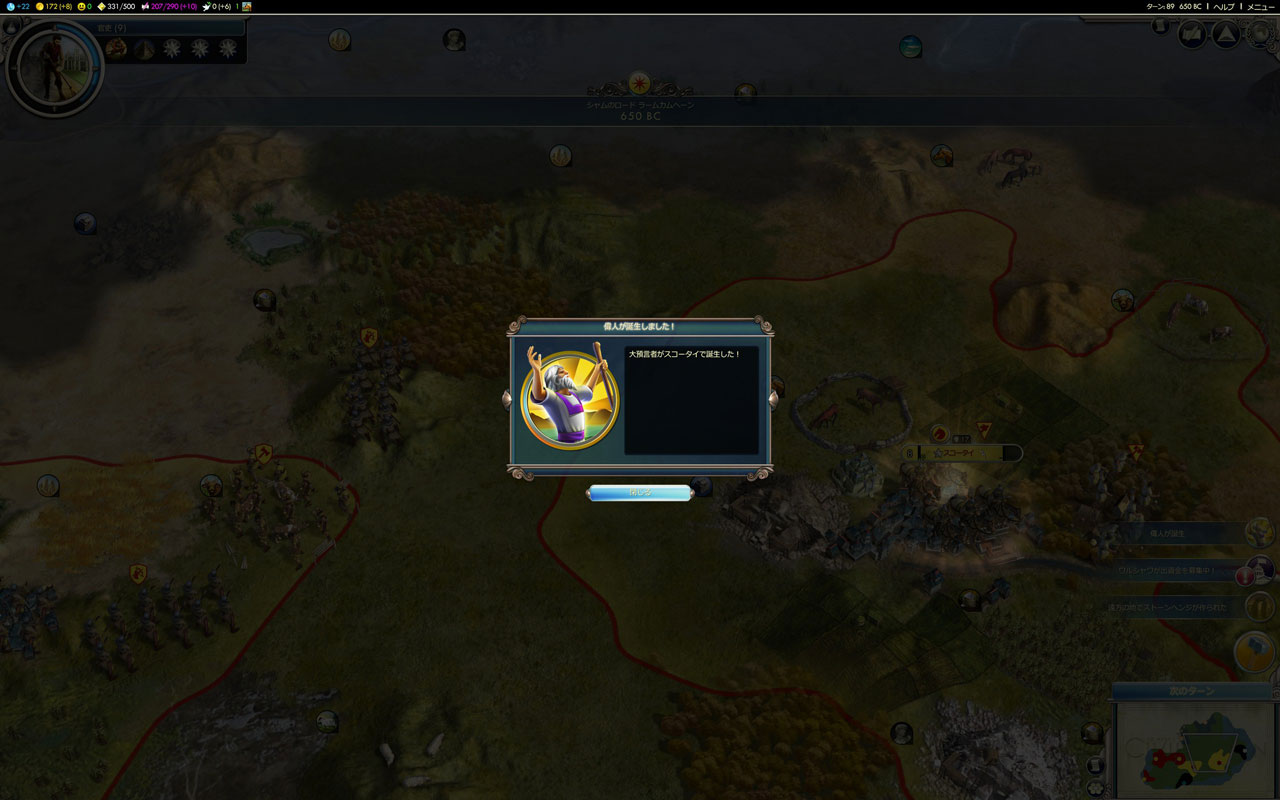
Task: Open the great person born notification
Action: pos(1258,534)
